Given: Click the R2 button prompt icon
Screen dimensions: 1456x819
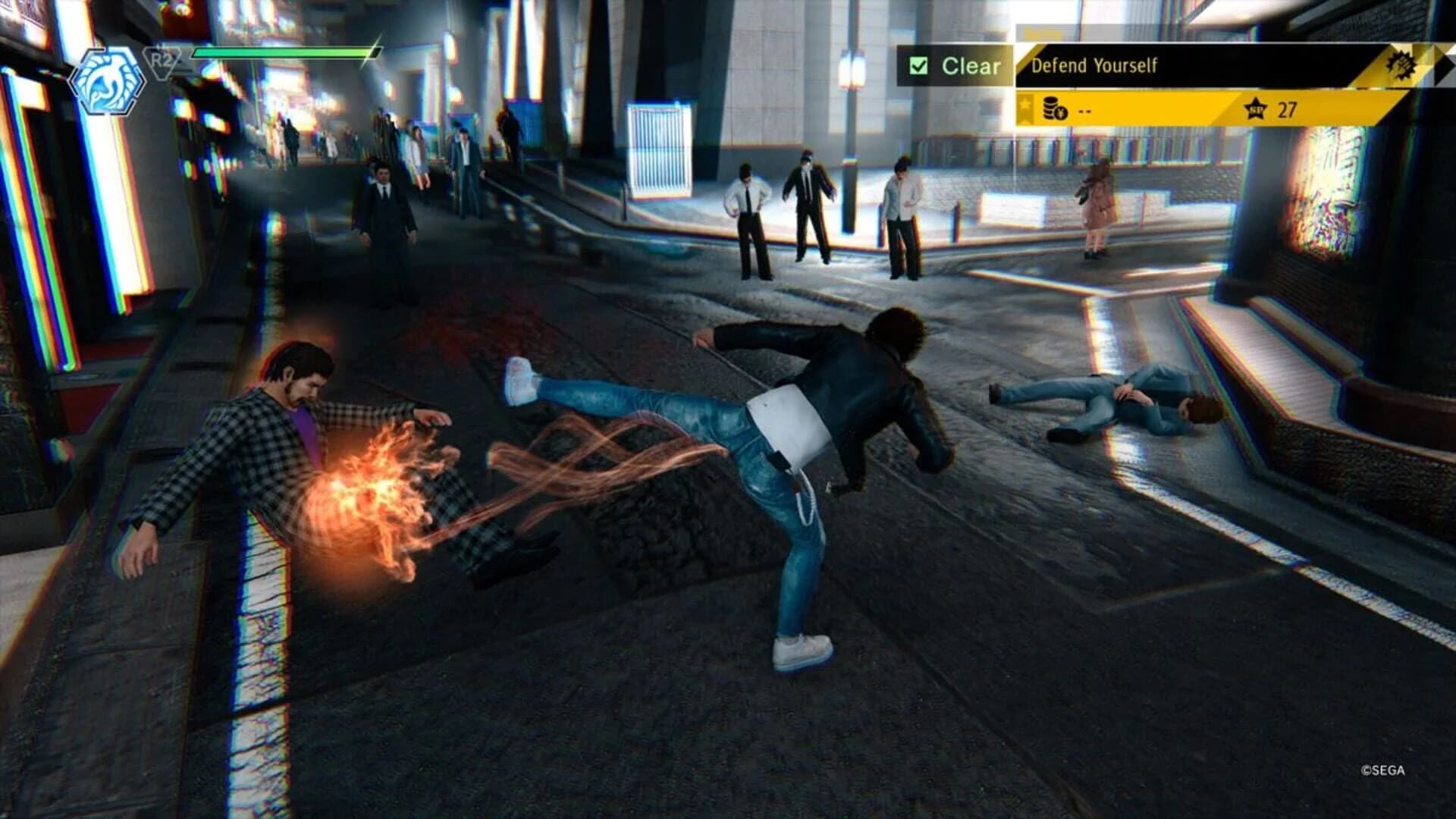Looking at the screenshot, I should [x=162, y=61].
